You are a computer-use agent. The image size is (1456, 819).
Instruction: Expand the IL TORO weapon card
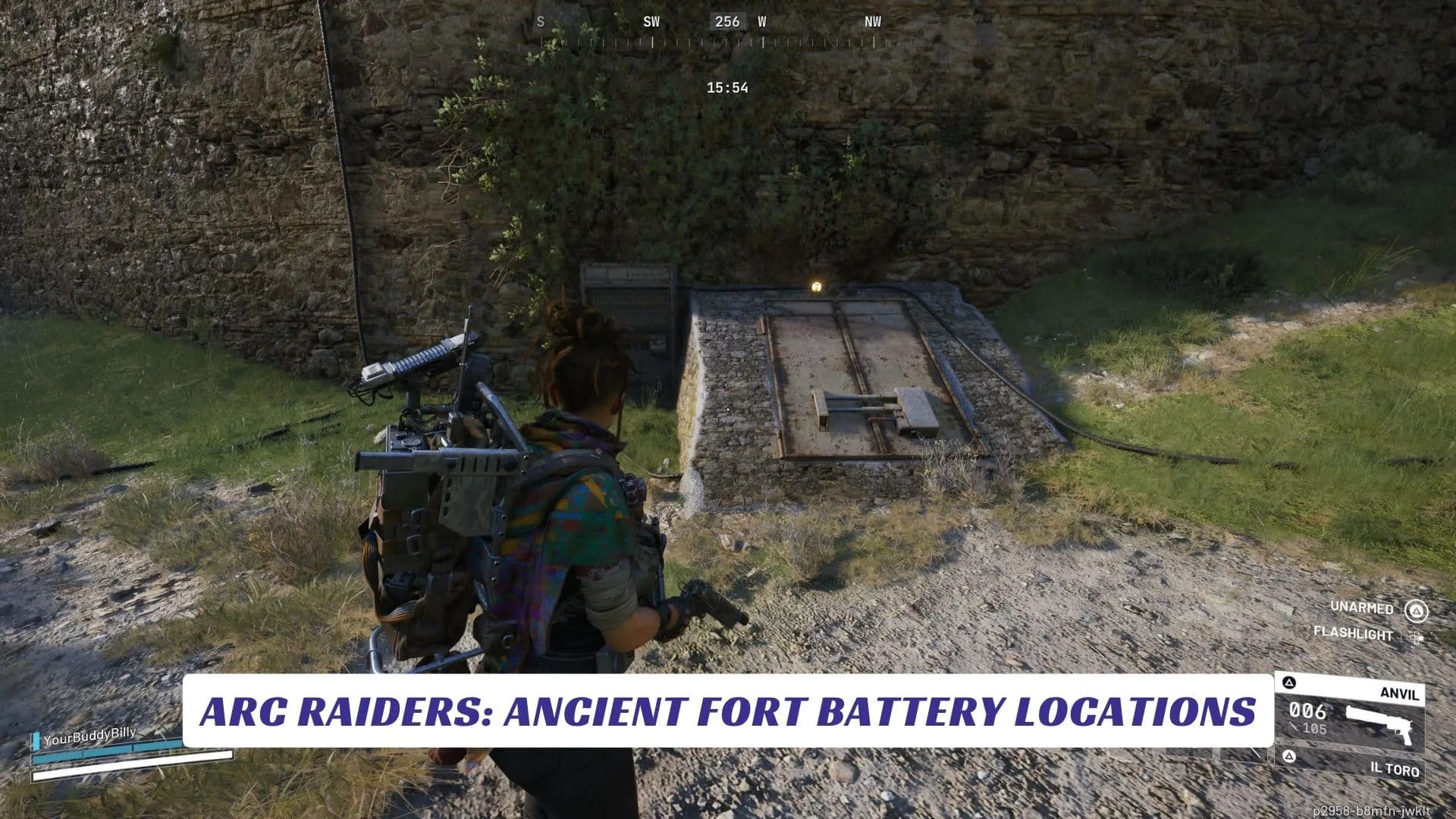[x=1395, y=768]
